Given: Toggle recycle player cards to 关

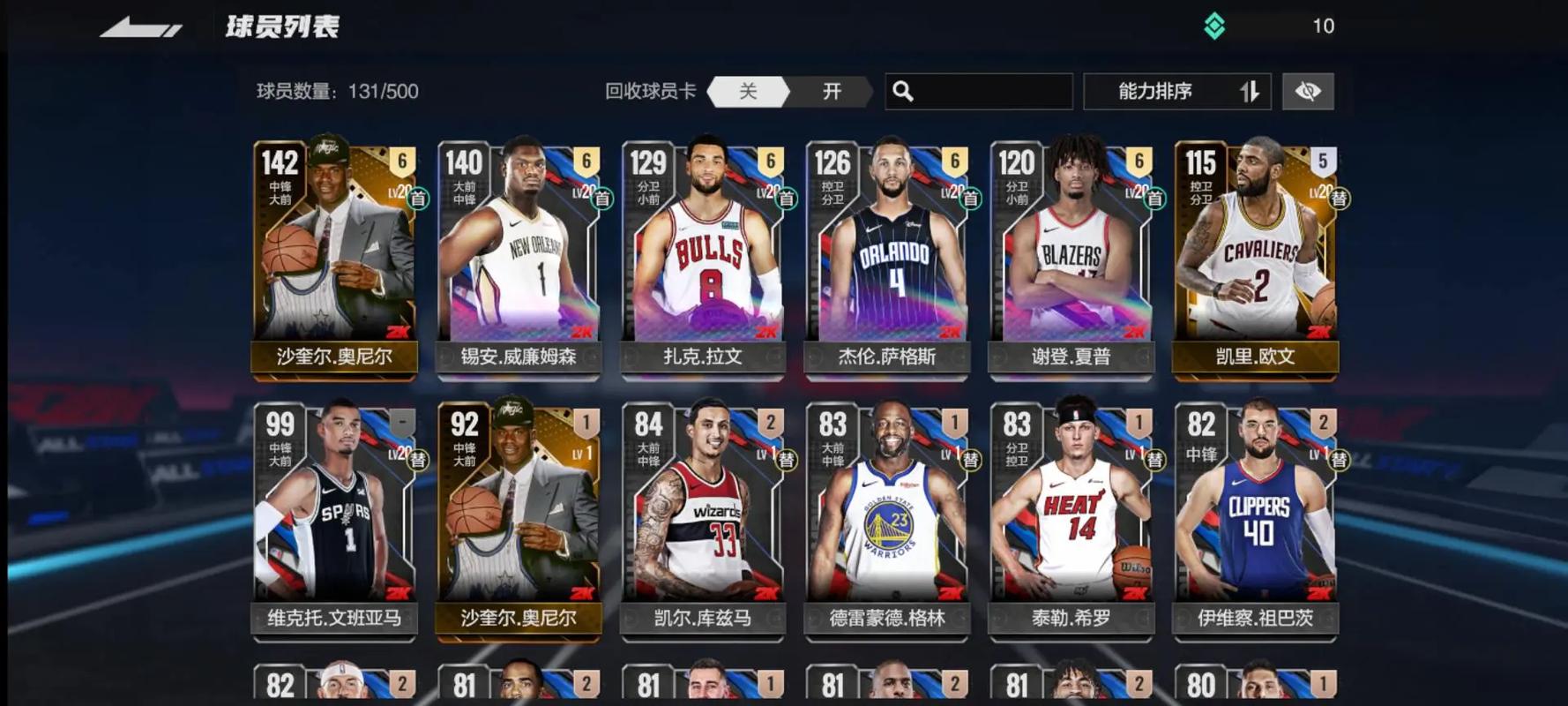Looking at the screenshot, I should pyautogui.click(x=747, y=91).
